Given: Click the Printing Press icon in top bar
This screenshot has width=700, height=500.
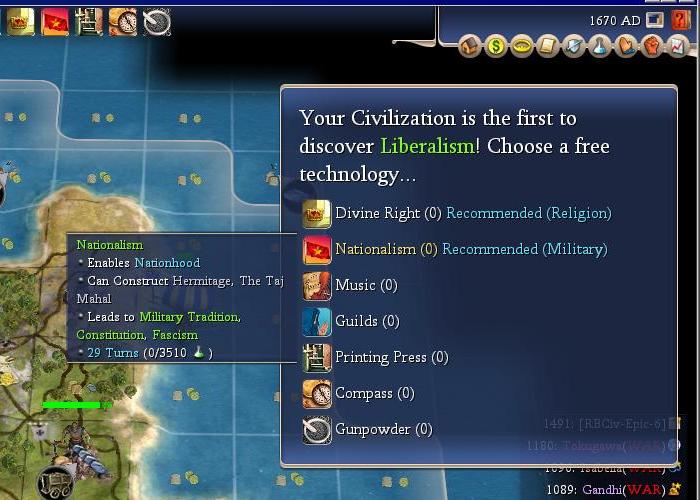Looking at the screenshot, I should 89,21.
